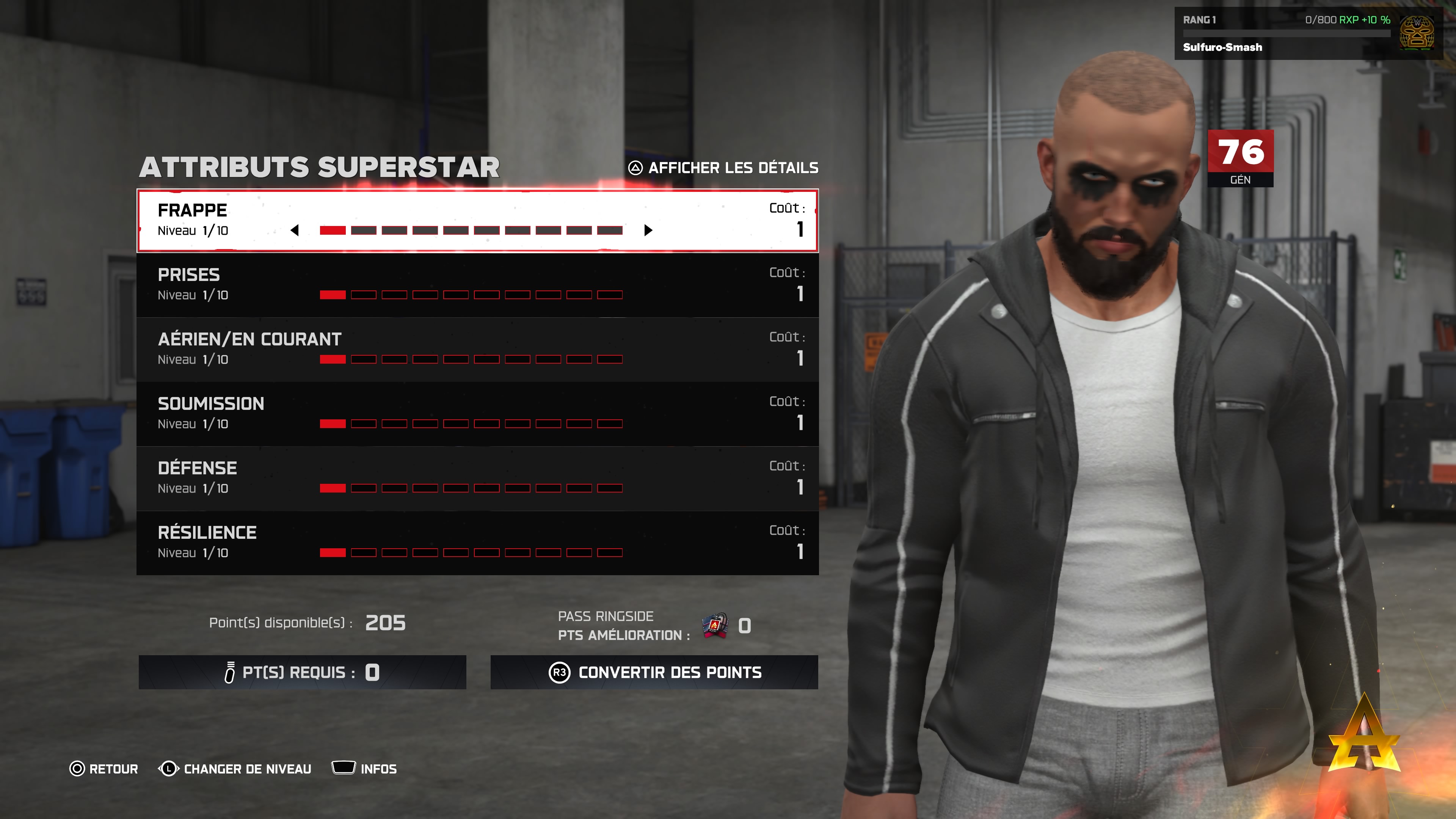Decrease FRAPPE level with the left arrow
The image size is (1456, 819).
click(x=295, y=230)
